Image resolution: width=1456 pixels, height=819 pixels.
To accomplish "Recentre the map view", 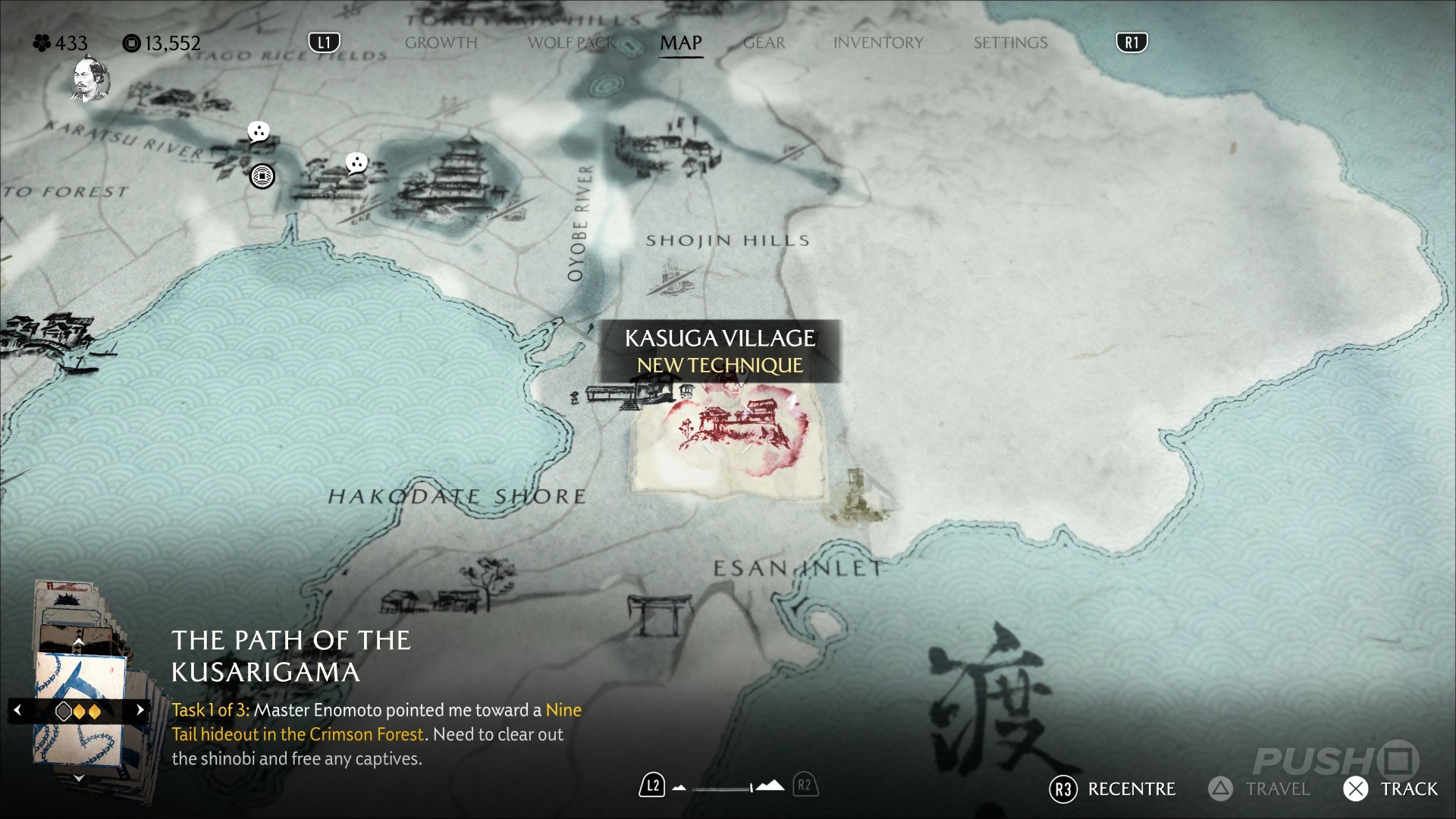I will tap(1112, 789).
